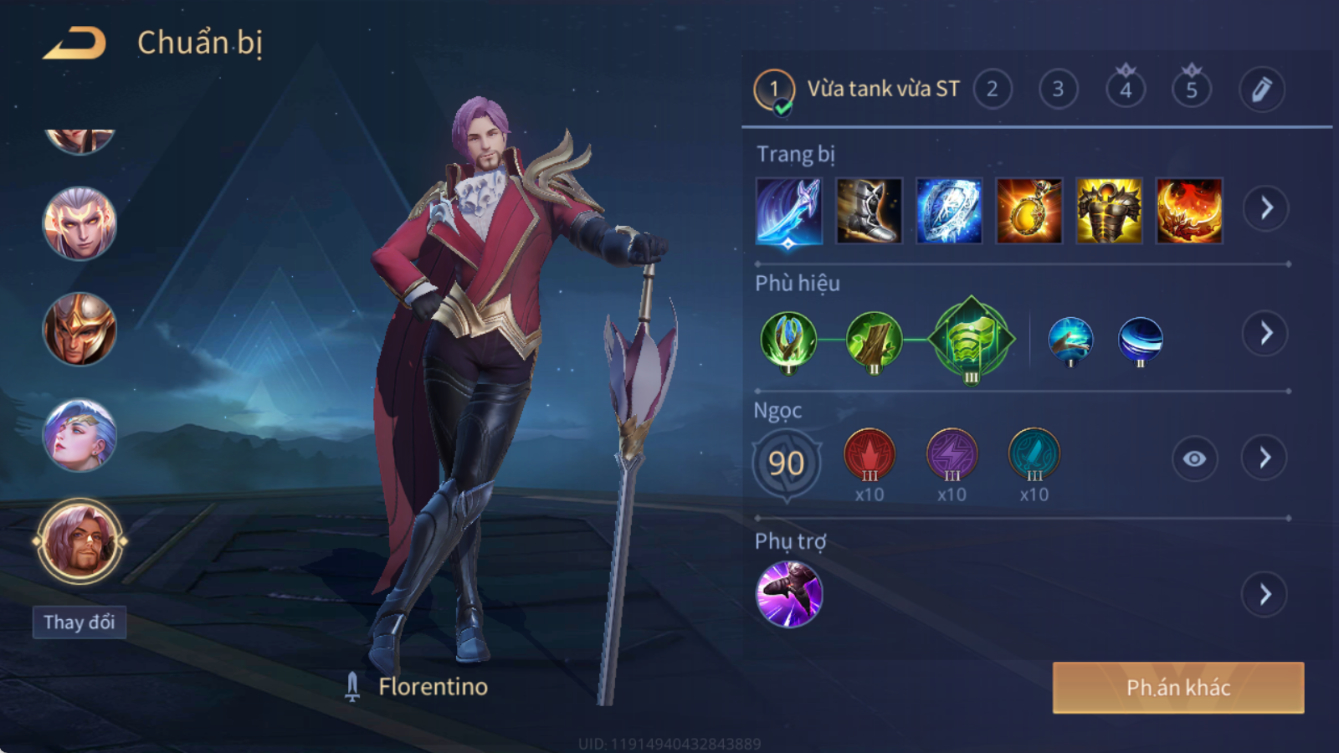Select build preset 2

992,90
